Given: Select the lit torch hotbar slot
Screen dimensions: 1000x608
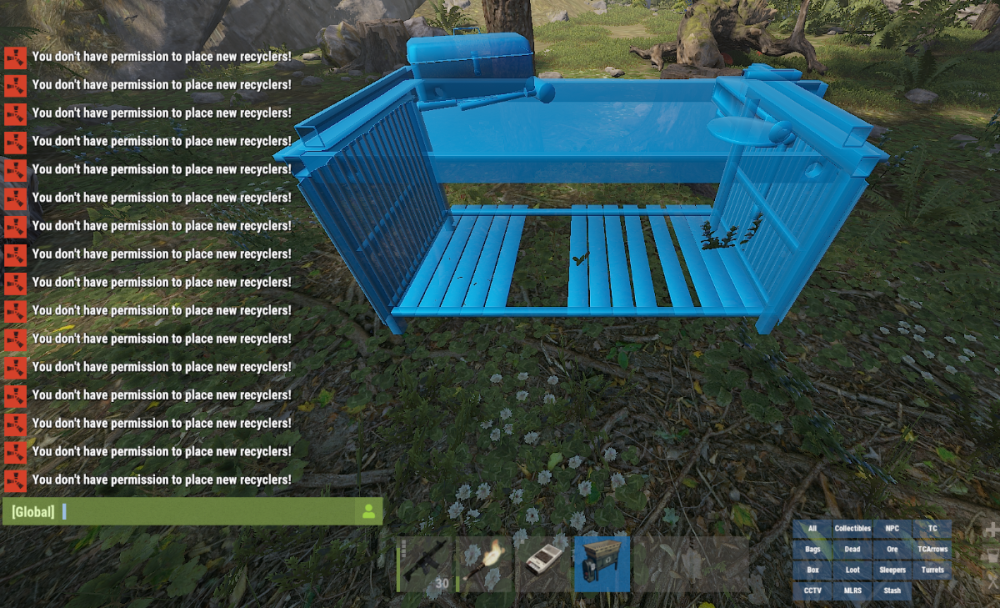Looking at the screenshot, I should pos(485,564).
